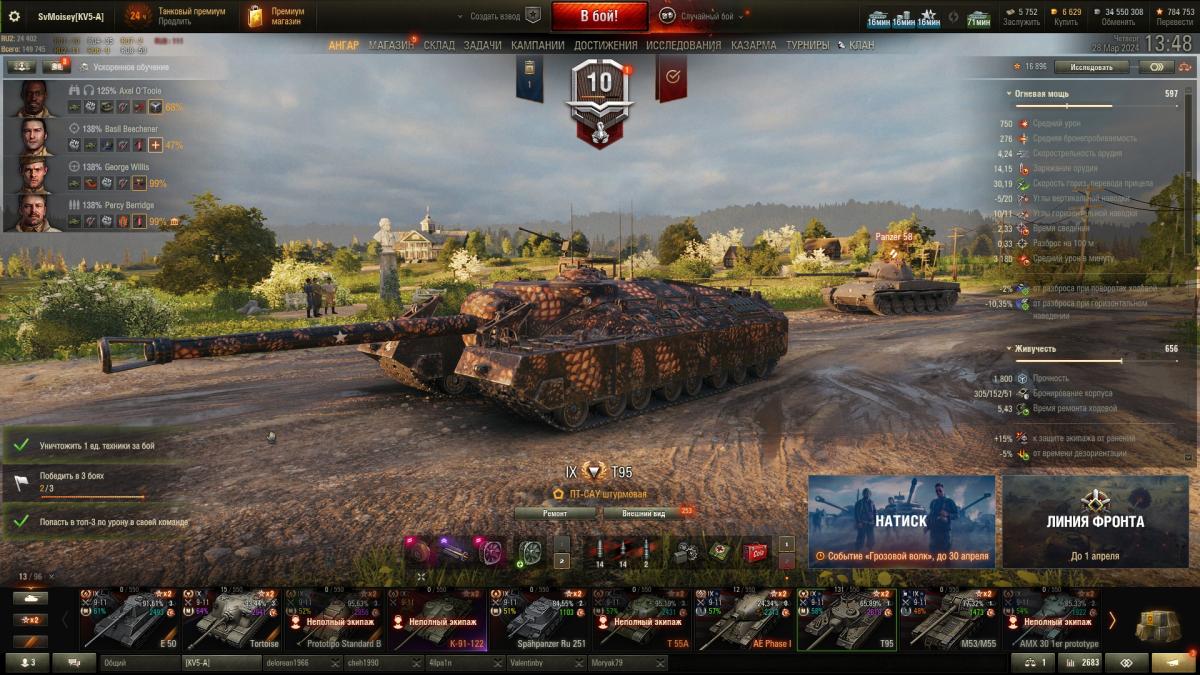Open the Случайный бой battle mode selector
The width and height of the screenshot is (1200, 675).
[x=699, y=16]
